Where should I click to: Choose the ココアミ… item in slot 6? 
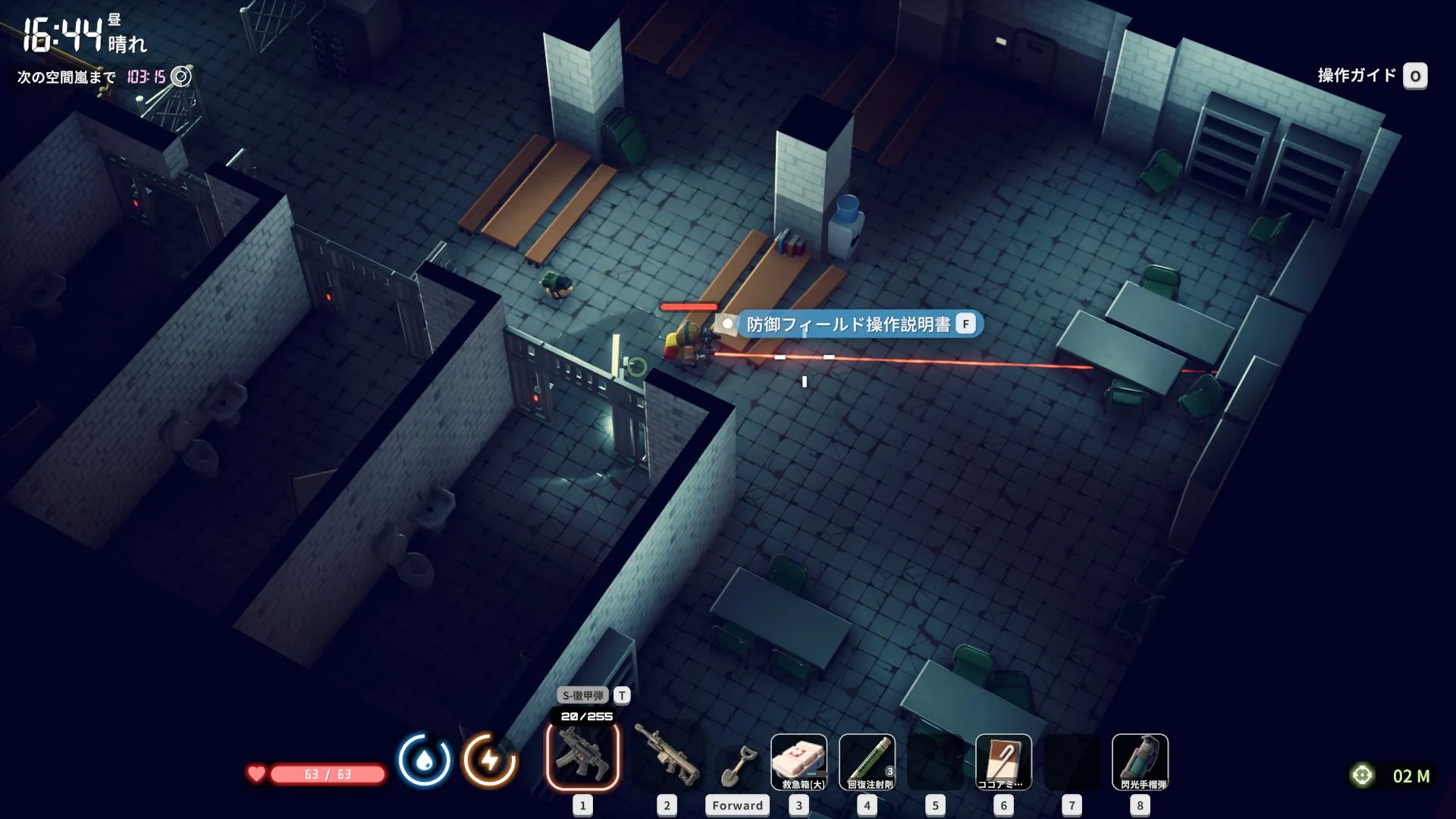(1003, 761)
